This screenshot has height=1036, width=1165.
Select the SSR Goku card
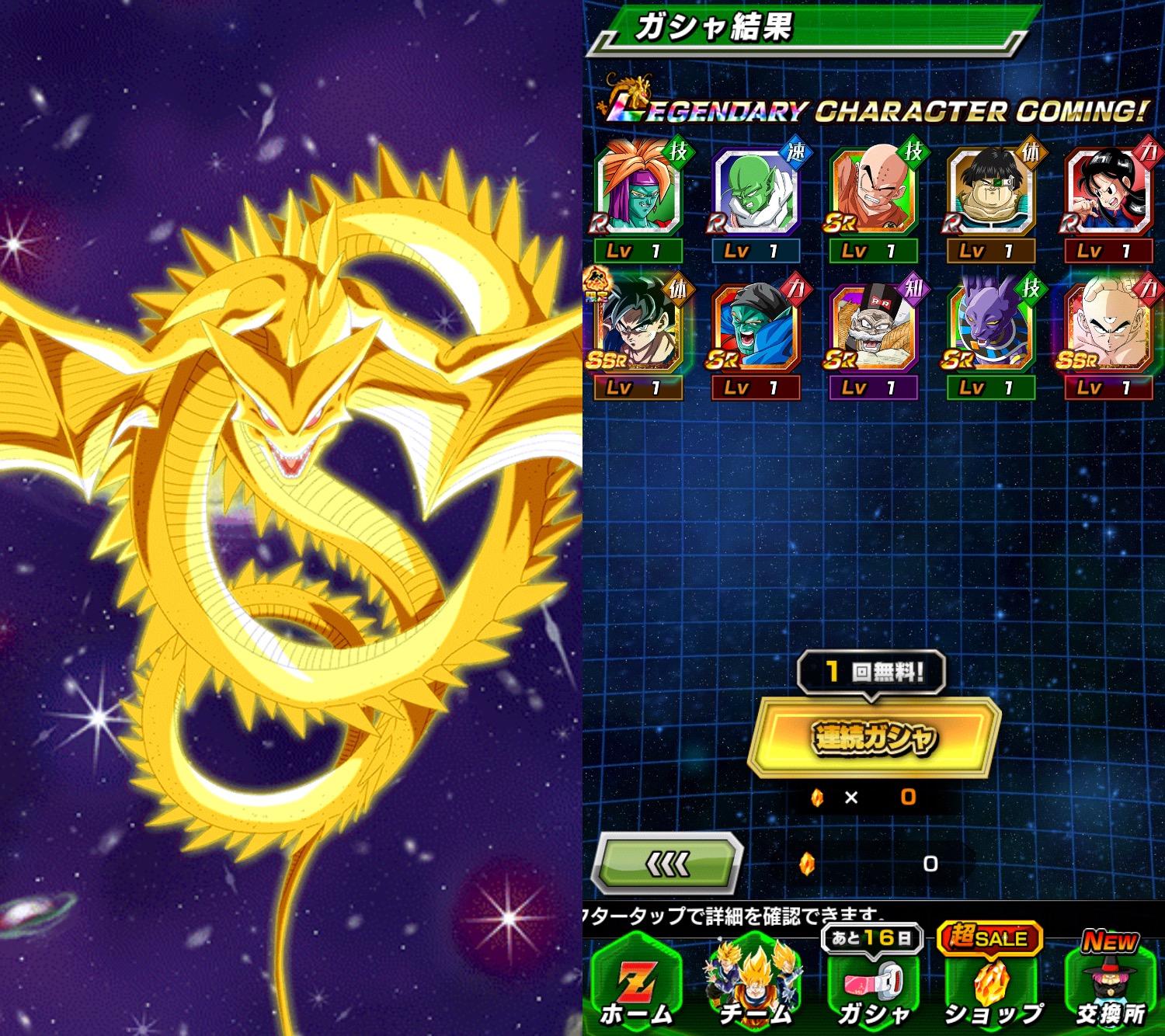pyautogui.click(x=637, y=329)
